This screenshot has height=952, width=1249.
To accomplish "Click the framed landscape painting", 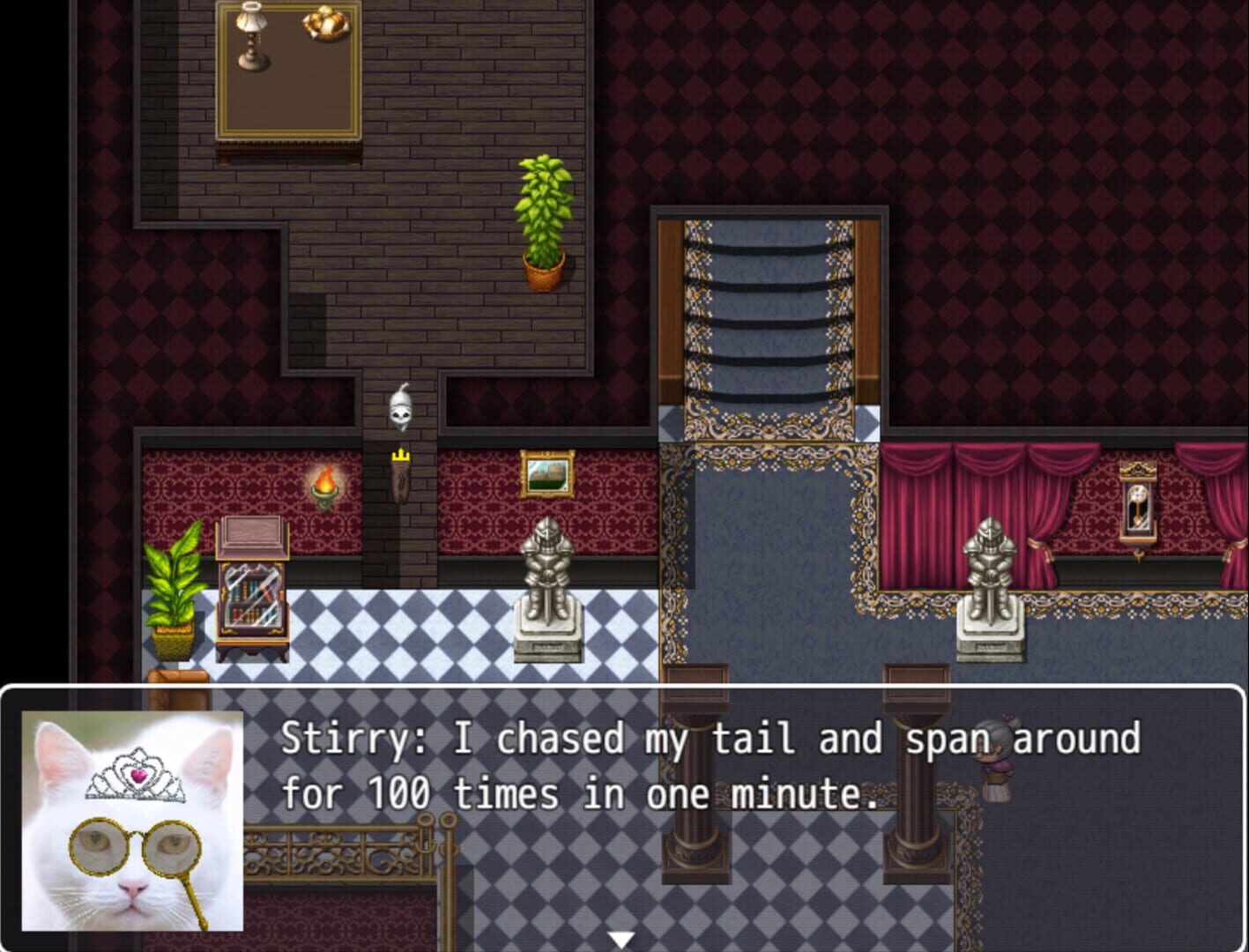I will click(546, 473).
